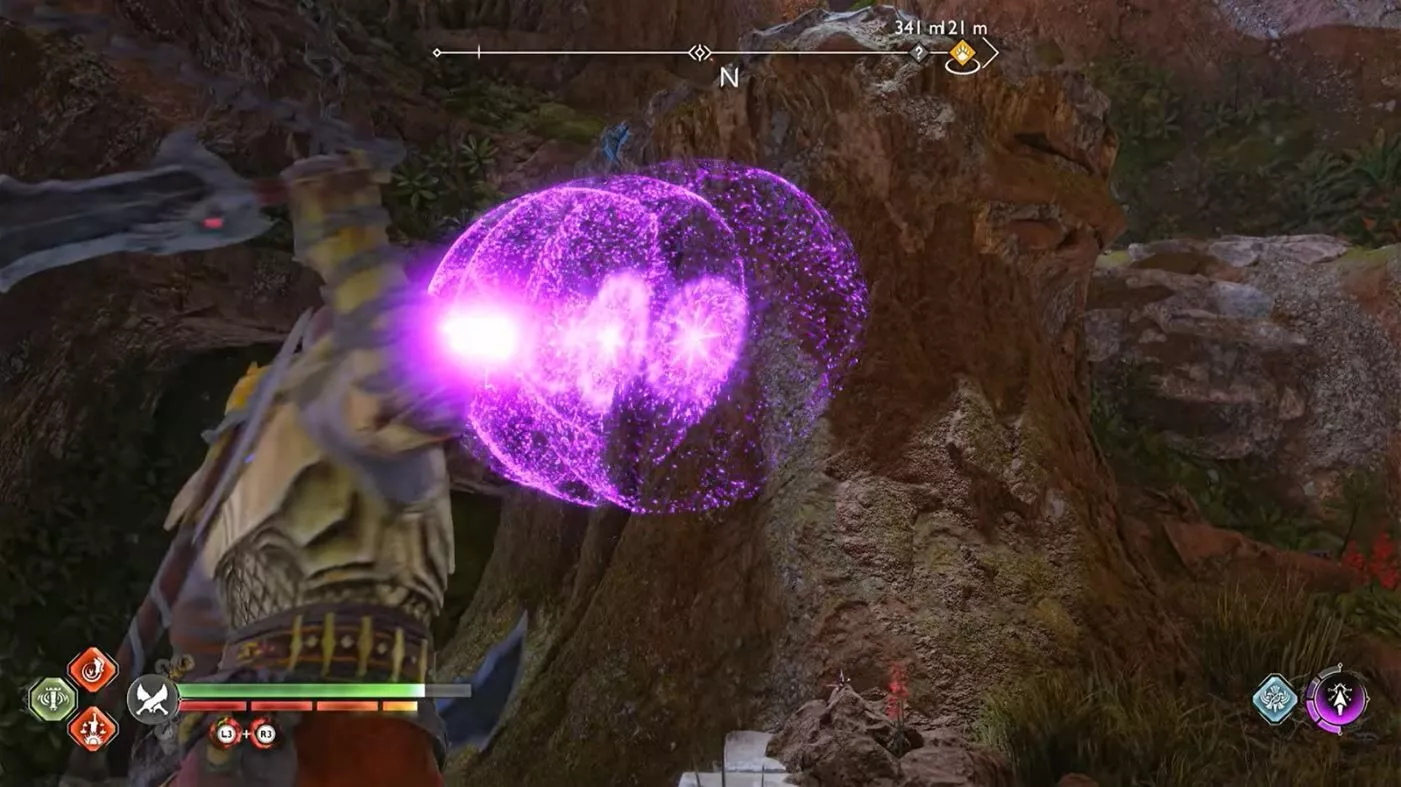Select the 21 m distance label

[965, 28]
